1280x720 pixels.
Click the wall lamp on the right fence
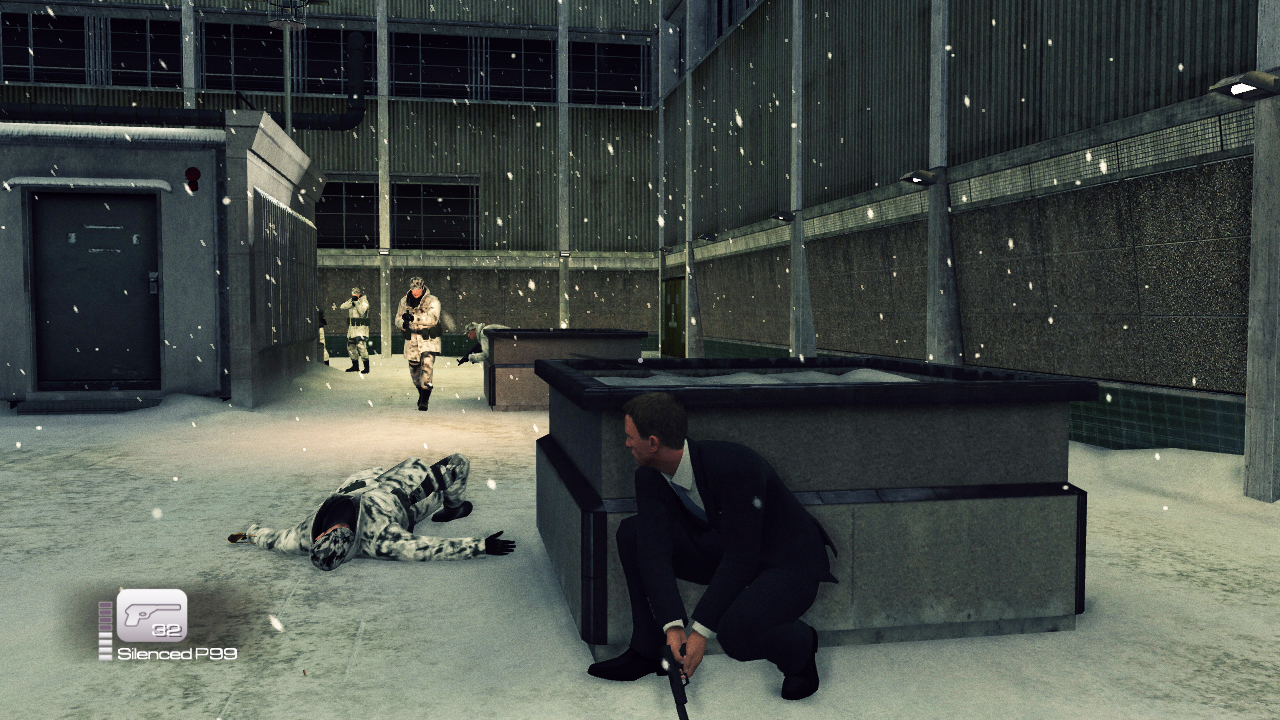918,178
